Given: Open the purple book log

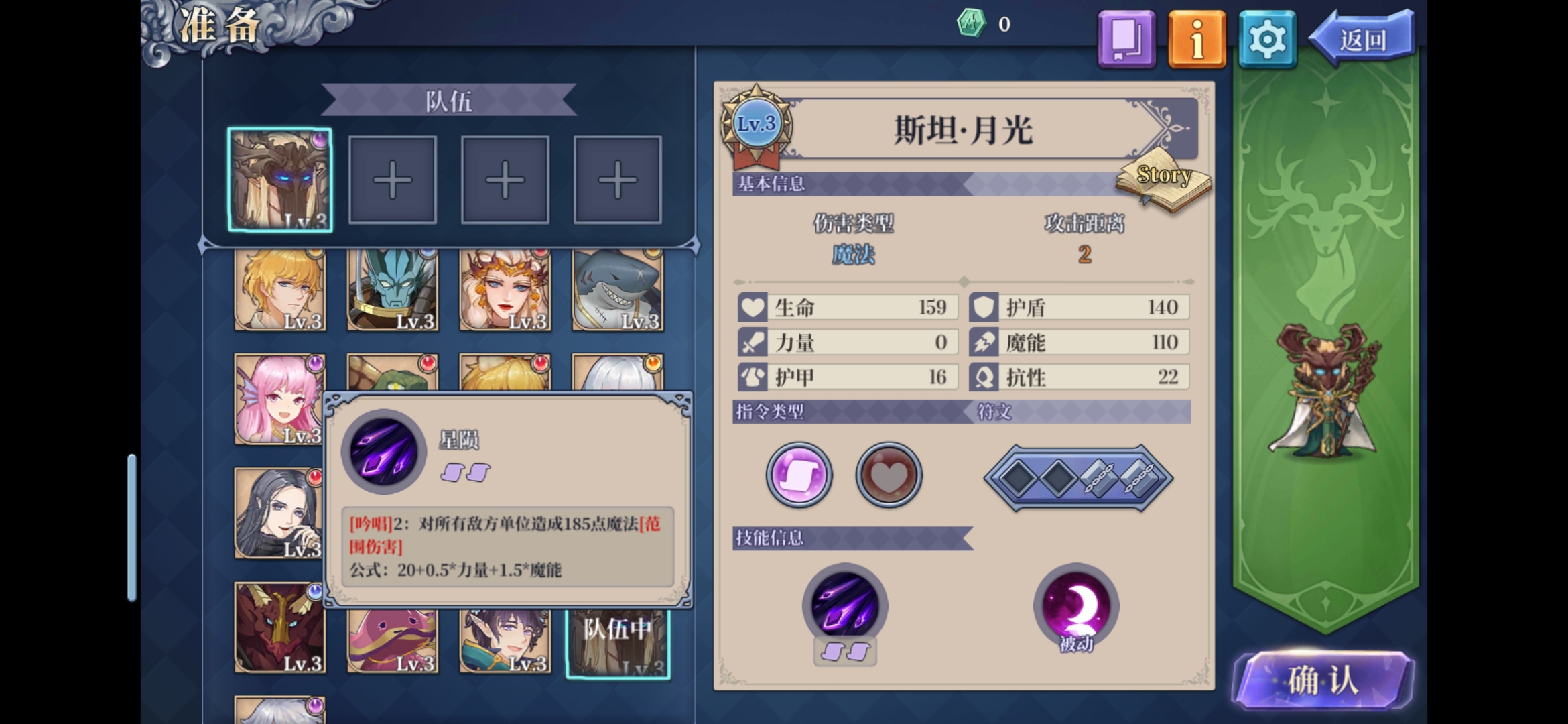Looking at the screenshot, I should click(1126, 39).
